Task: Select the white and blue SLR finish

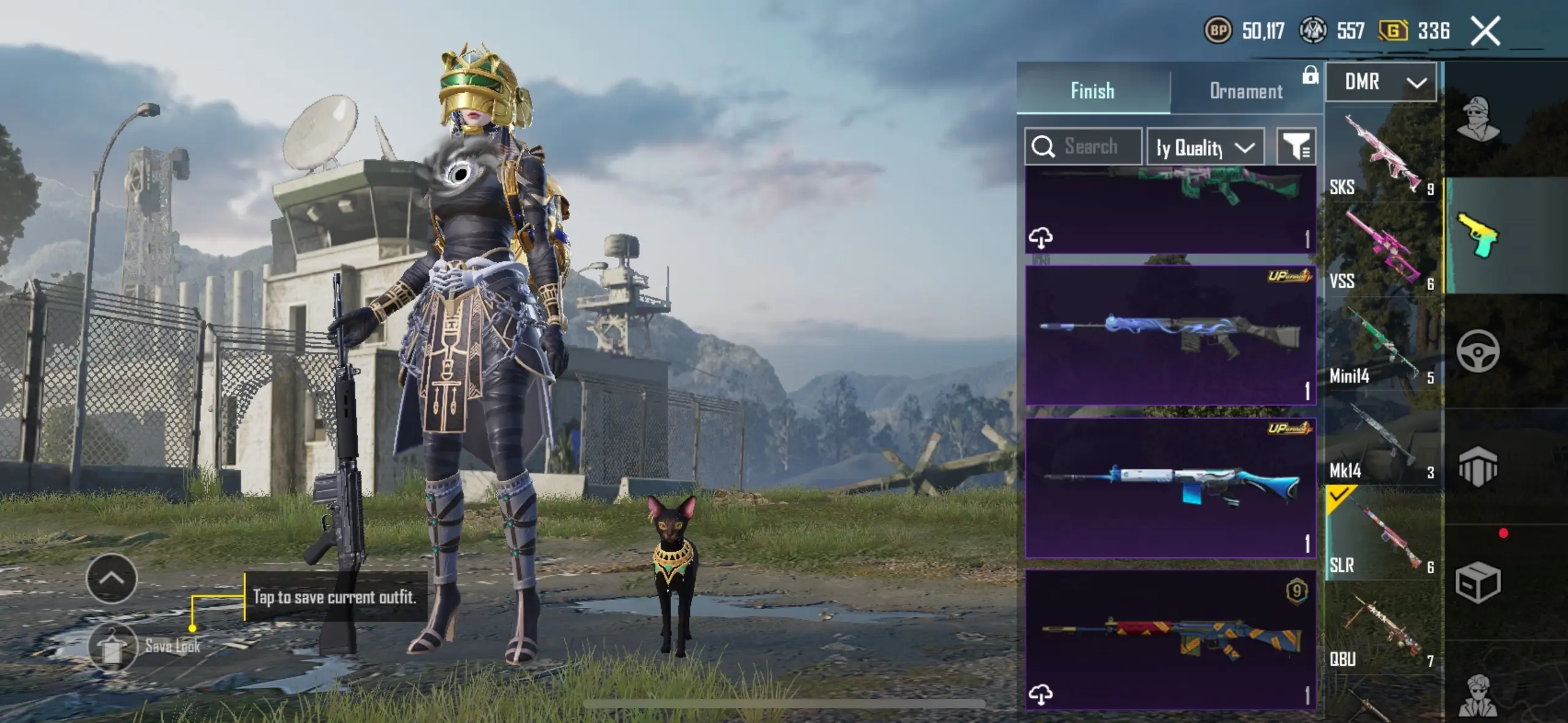Action: [1170, 488]
